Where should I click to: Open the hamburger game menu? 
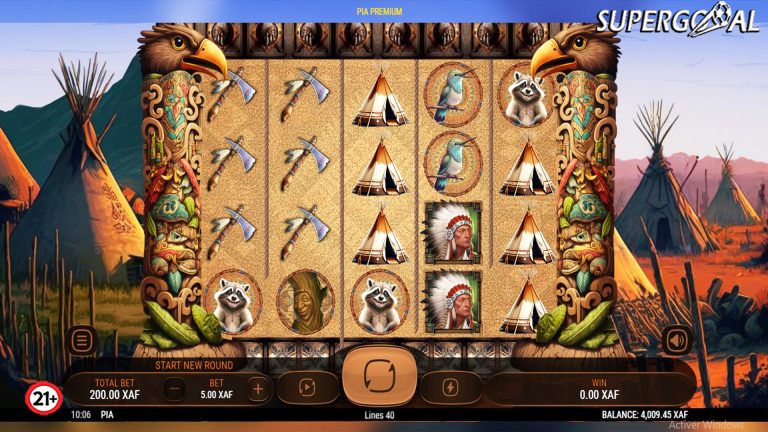click(82, 340)
